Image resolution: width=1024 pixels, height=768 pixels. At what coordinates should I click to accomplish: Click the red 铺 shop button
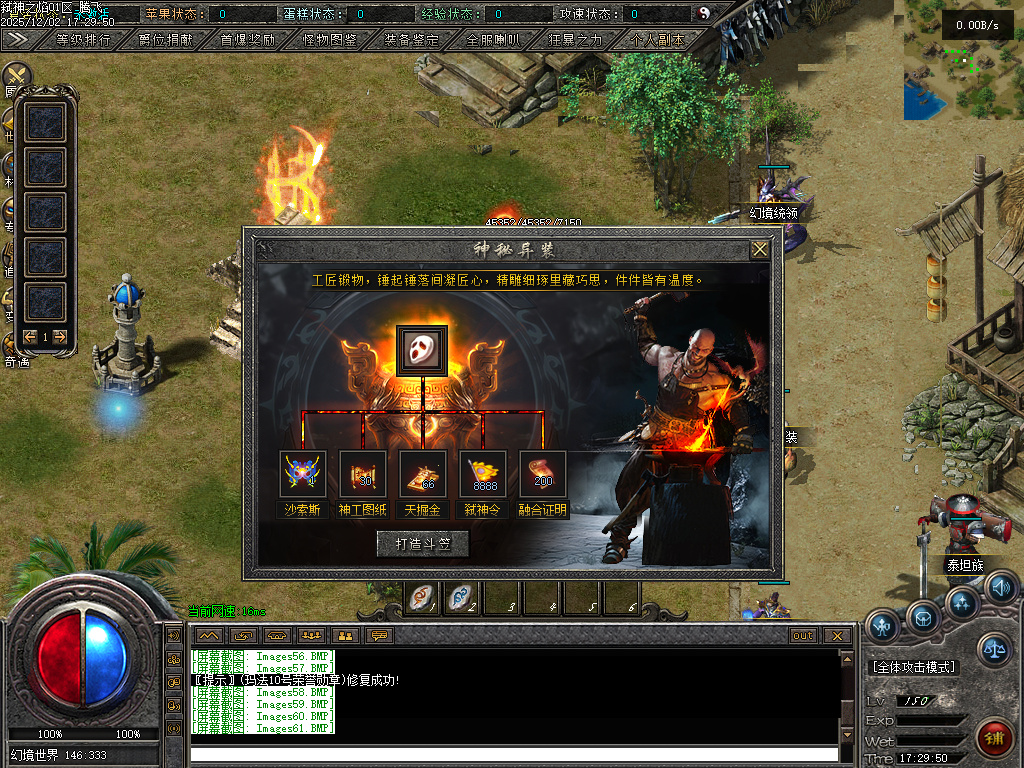click(993, 738)
